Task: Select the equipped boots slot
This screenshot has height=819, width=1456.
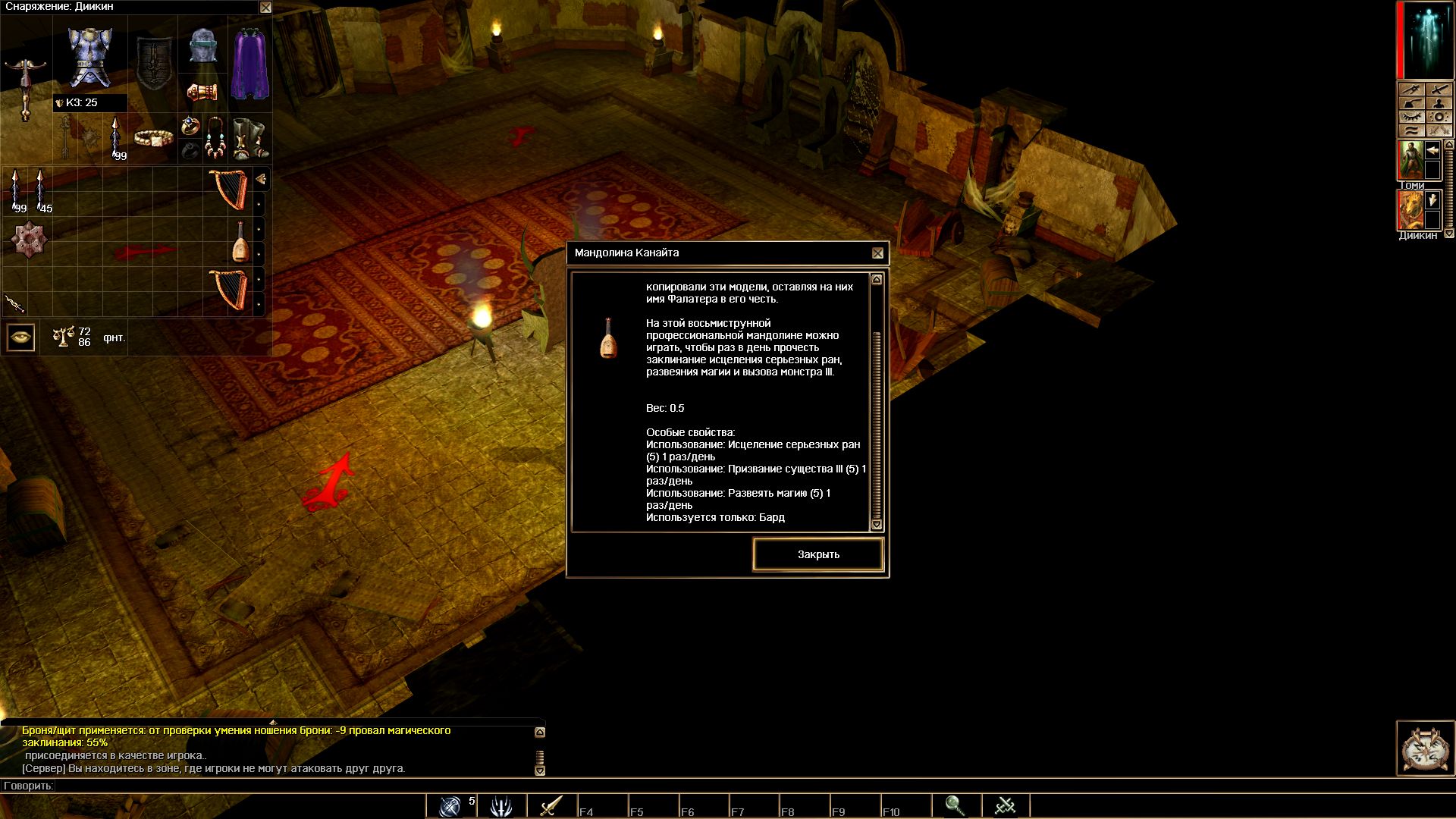Action: 249,138
